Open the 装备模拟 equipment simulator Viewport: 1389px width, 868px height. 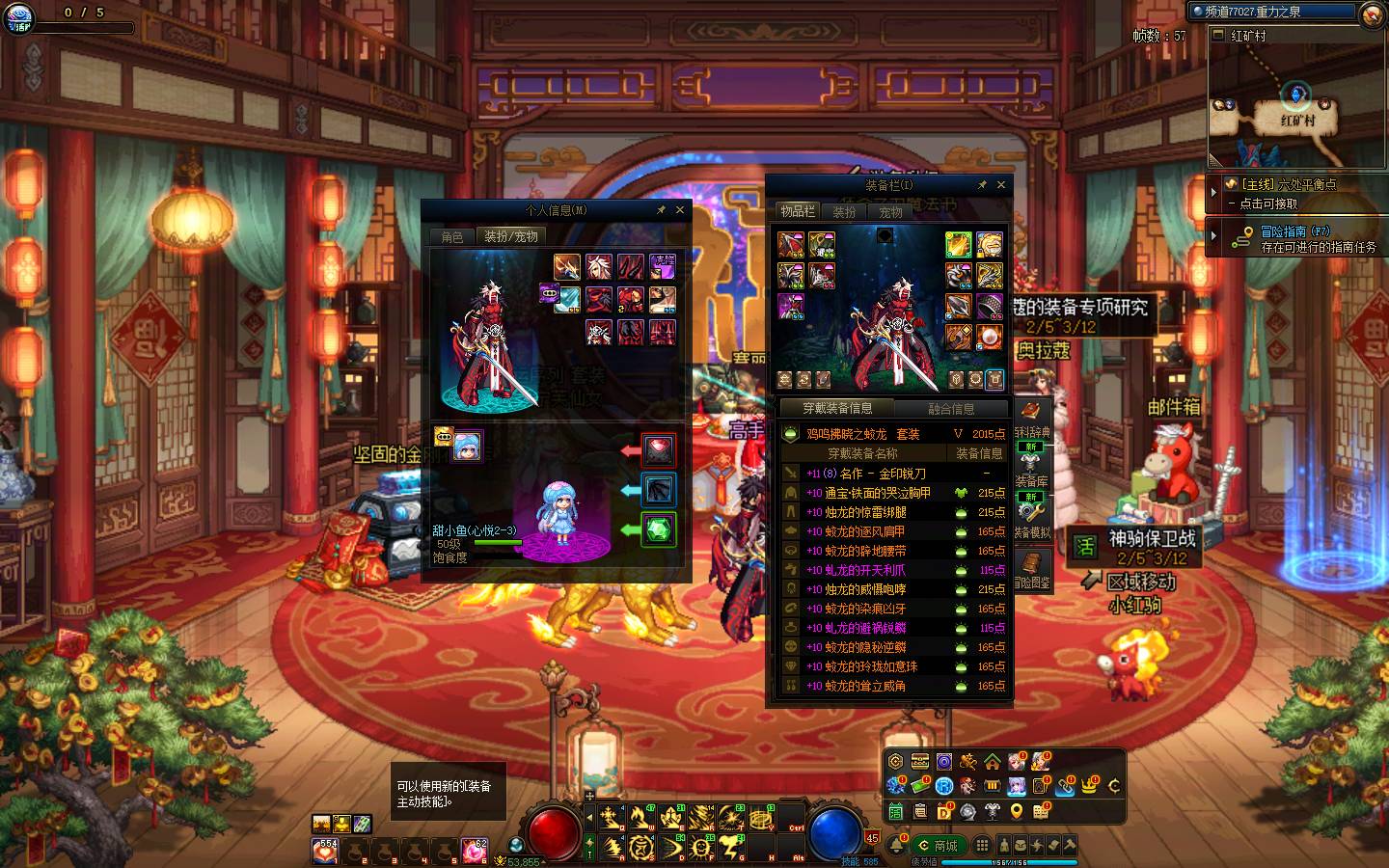(1031, 519)
